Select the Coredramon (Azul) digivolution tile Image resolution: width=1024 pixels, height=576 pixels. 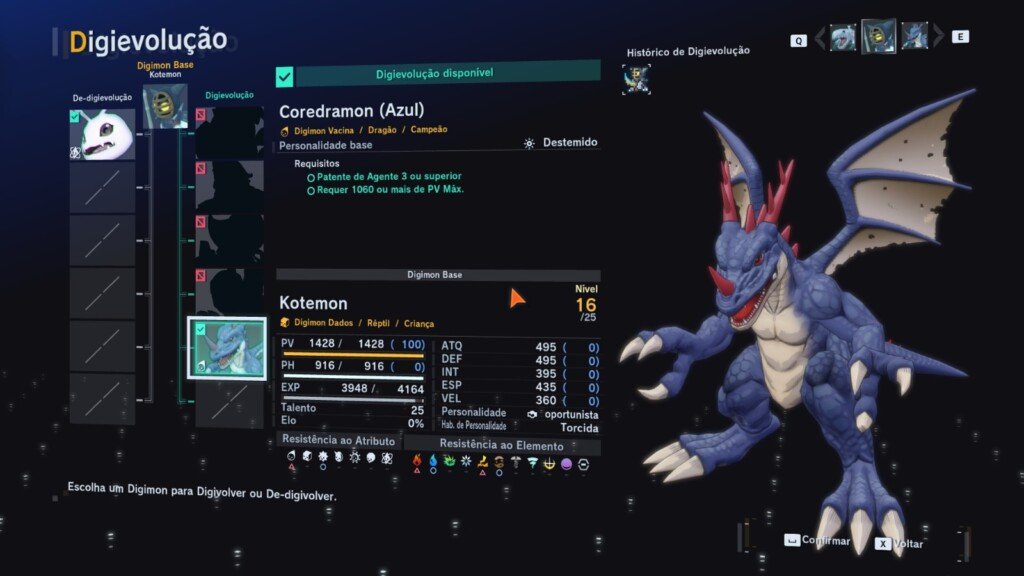(228, 345)
